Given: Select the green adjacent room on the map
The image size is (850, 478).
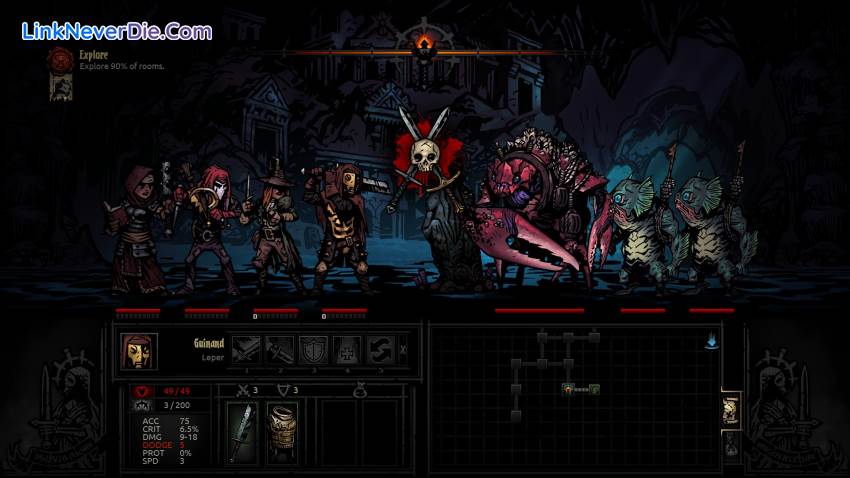Looking at the screenshot, I should (x=594, y=388).
